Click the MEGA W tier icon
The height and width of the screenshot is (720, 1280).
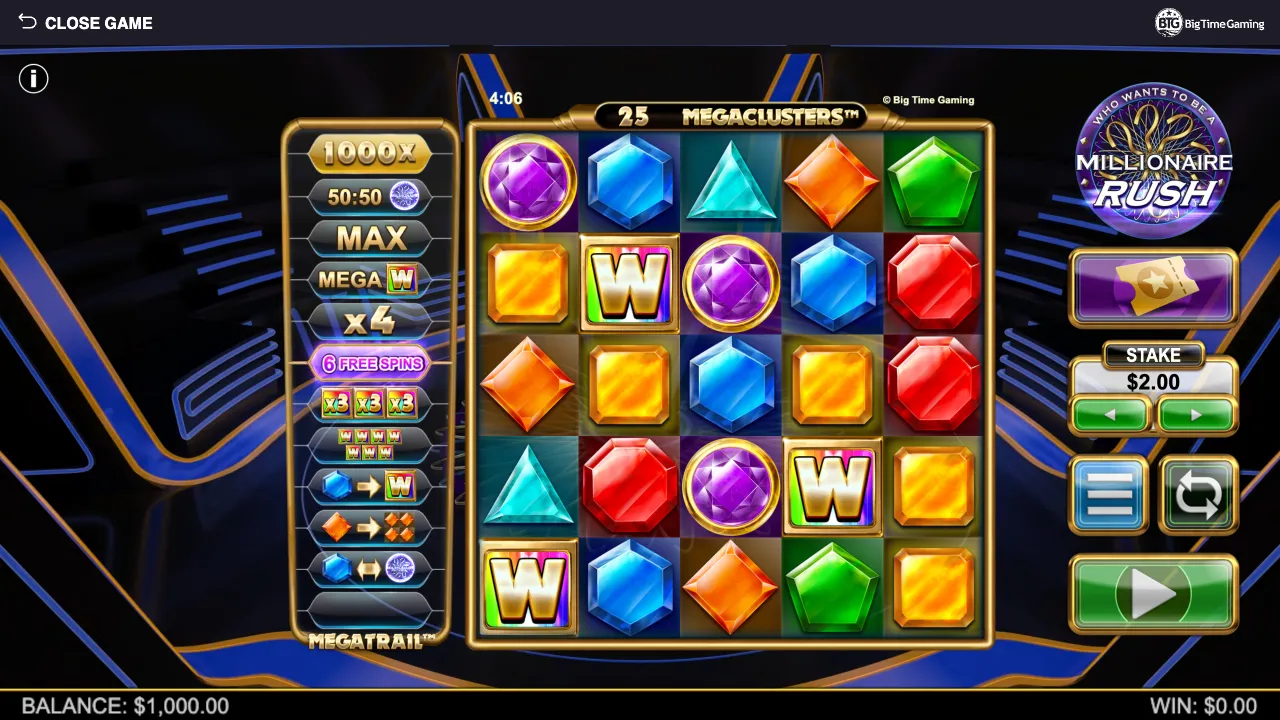tap(371, 280)
